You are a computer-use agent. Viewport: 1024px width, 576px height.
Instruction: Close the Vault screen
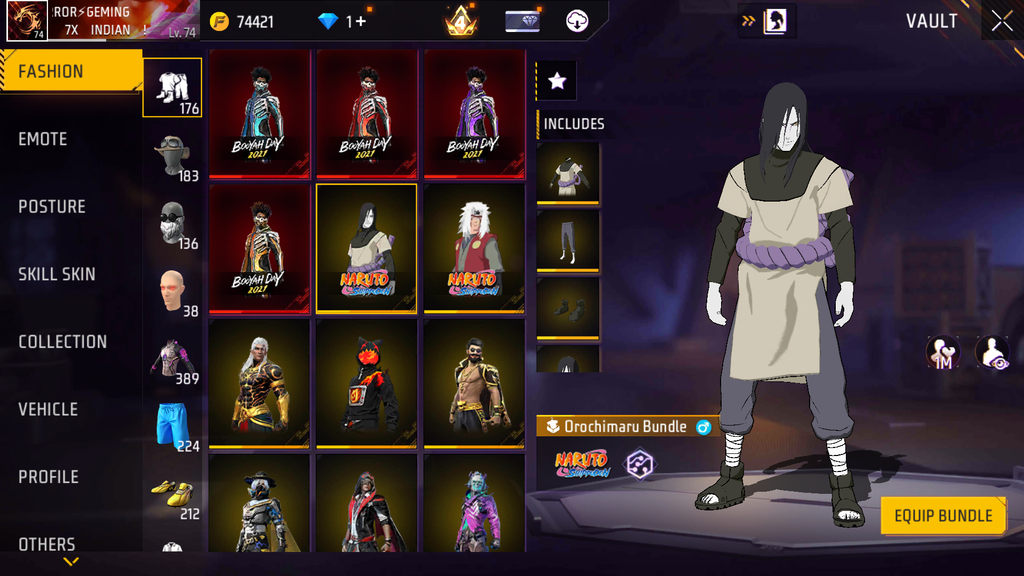pos(1001,21)
